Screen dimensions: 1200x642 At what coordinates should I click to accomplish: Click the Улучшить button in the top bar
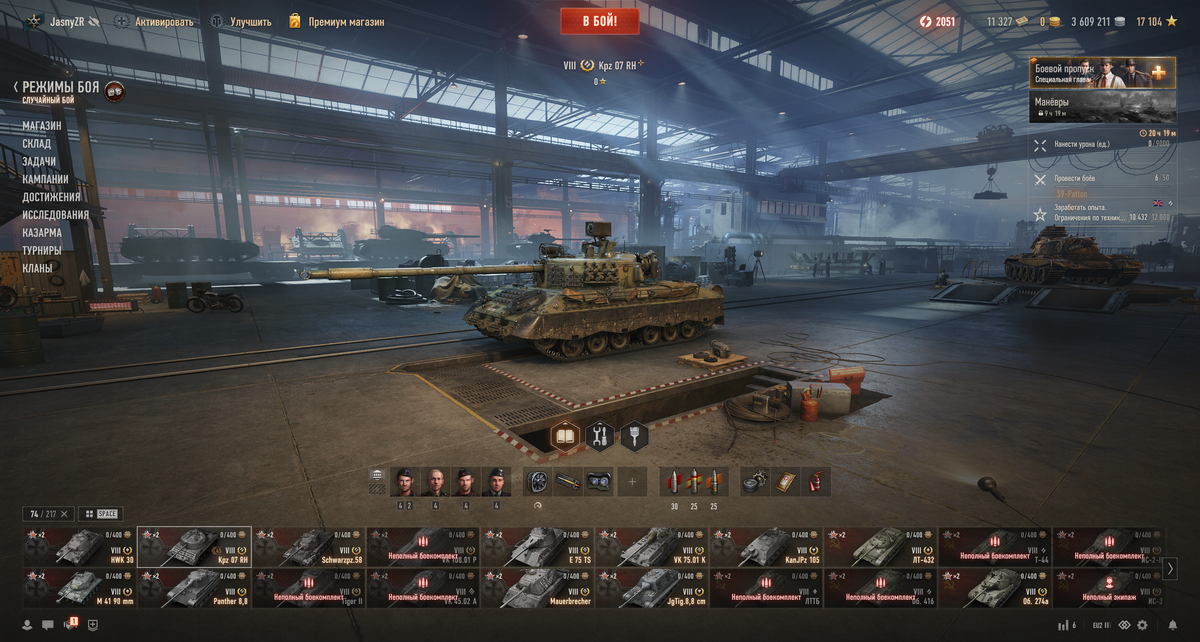(x=240, y=21)
